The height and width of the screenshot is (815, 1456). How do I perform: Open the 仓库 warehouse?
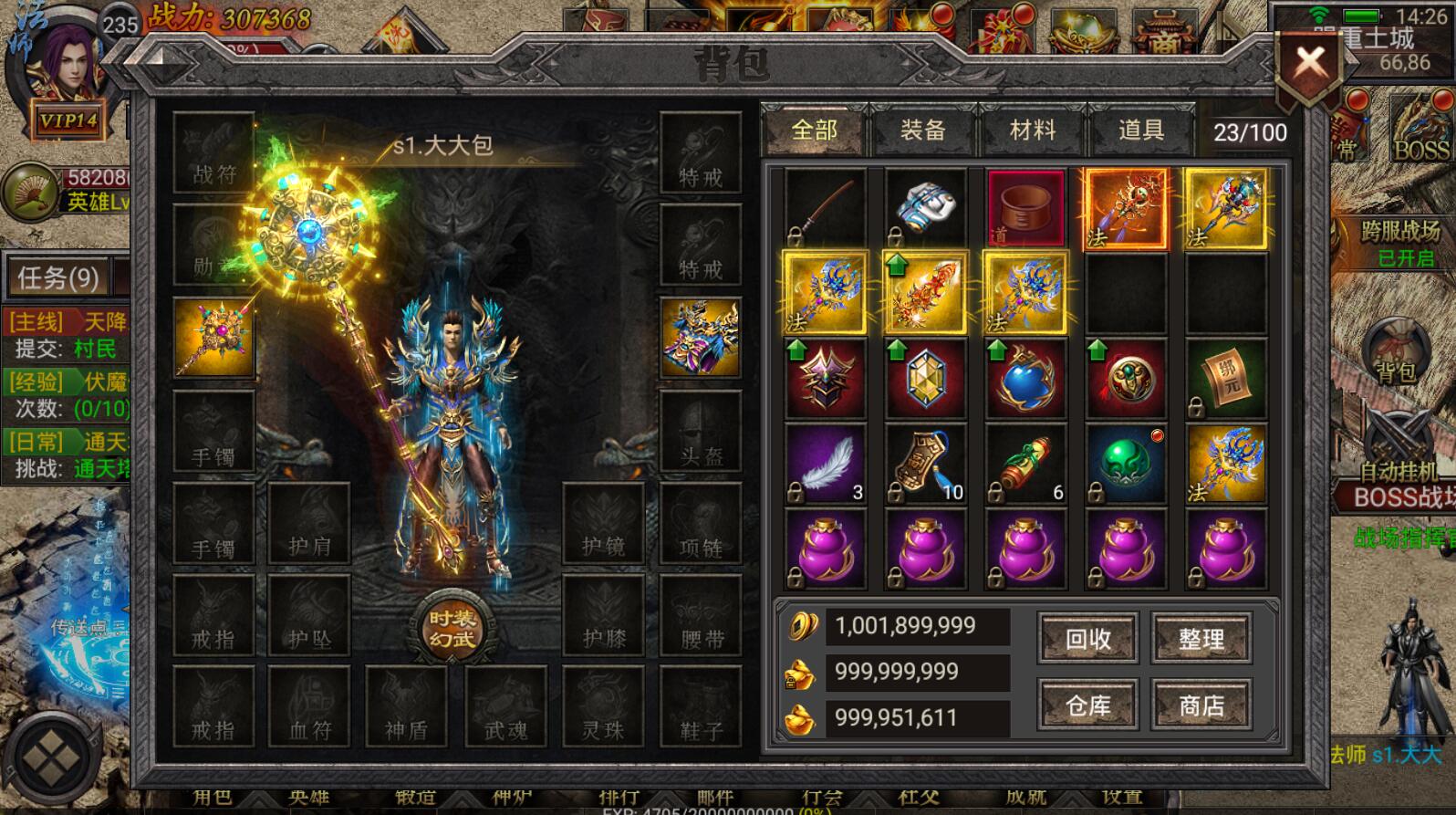1087,705
